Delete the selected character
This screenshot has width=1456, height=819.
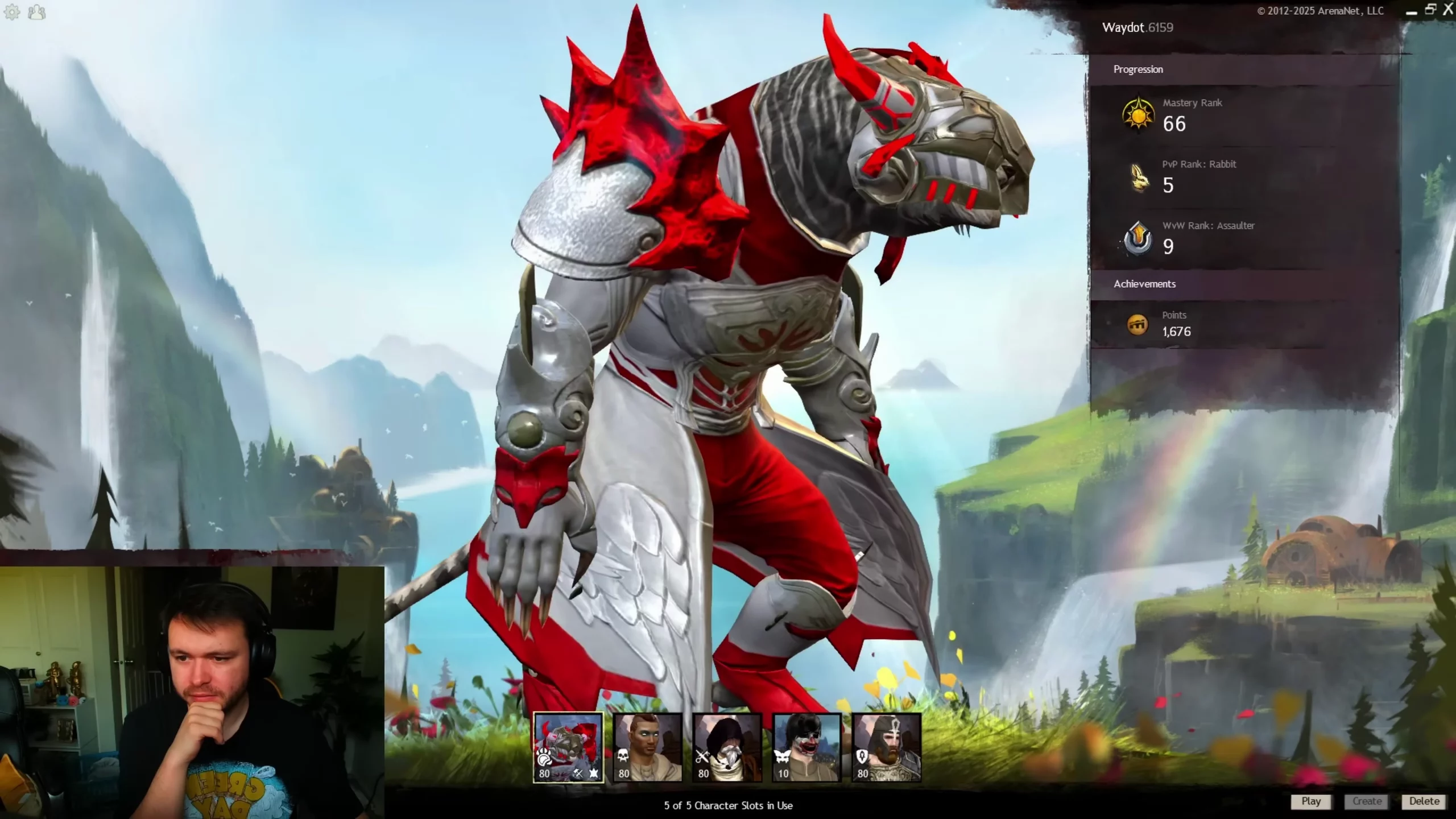[x=1424, y=801]
